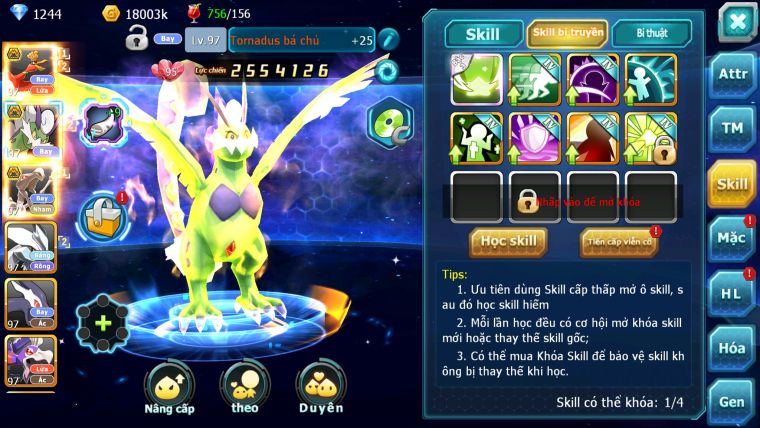Edit the Tornadus bá chủ name

tap(388, 39)
